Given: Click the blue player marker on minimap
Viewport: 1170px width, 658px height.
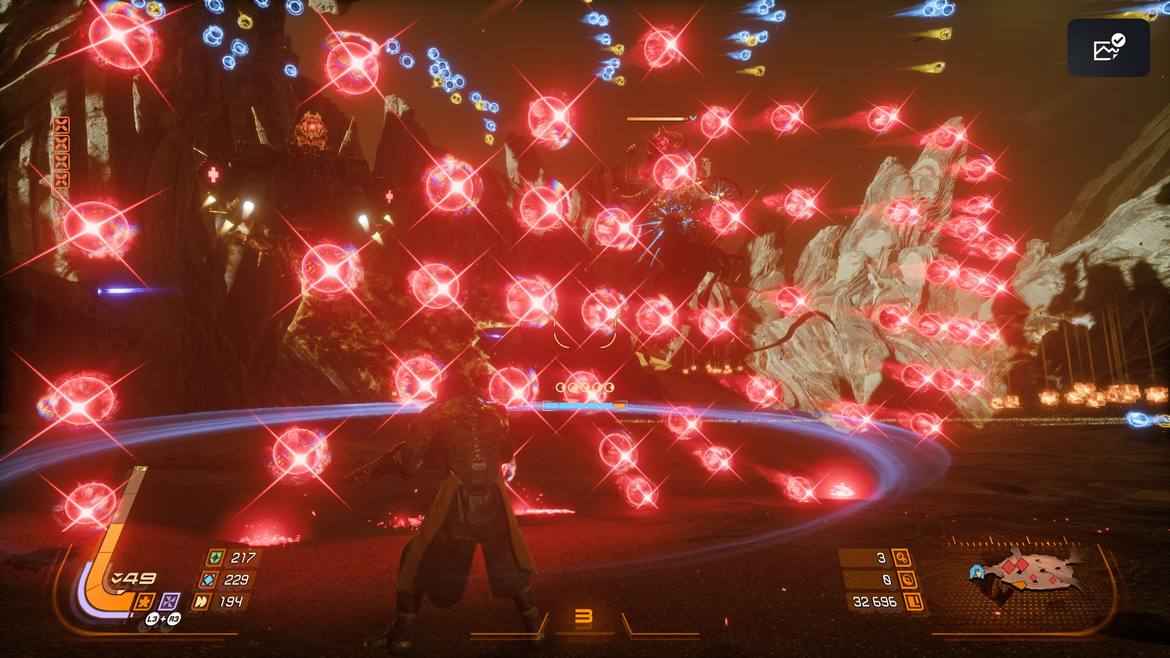Looking at the screenshot, I should (977, 573).
